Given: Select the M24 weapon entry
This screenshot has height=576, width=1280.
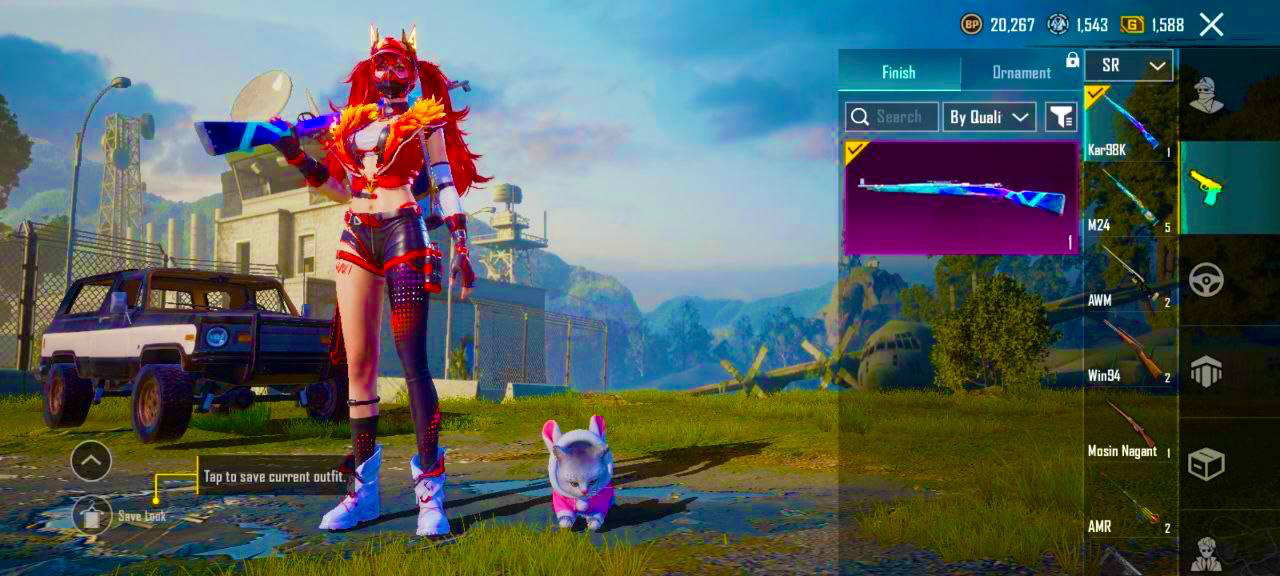Looking at the screenshot, I should pos(1130,200).
